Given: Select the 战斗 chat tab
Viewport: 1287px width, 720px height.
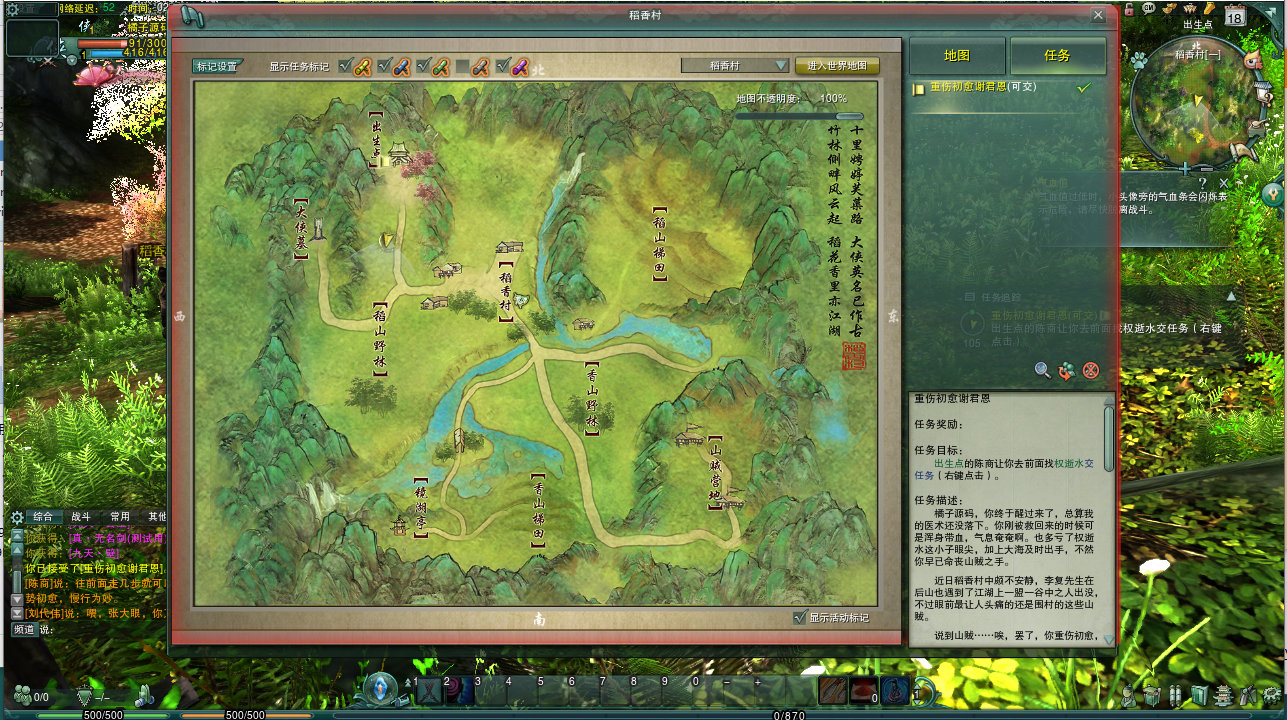Looking at the screenshot, I should pos(81,517).
